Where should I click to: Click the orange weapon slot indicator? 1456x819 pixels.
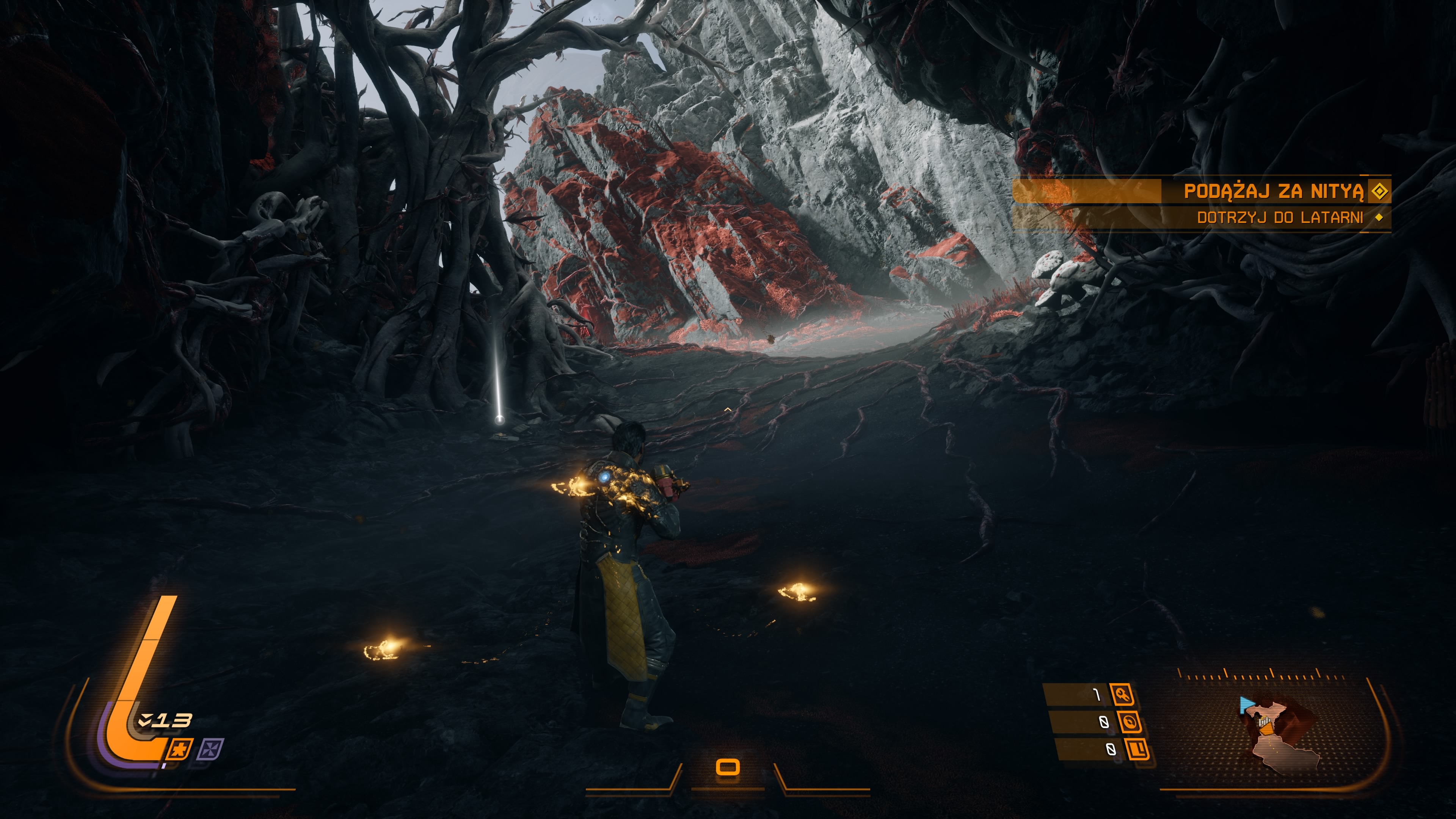[728, 767]
